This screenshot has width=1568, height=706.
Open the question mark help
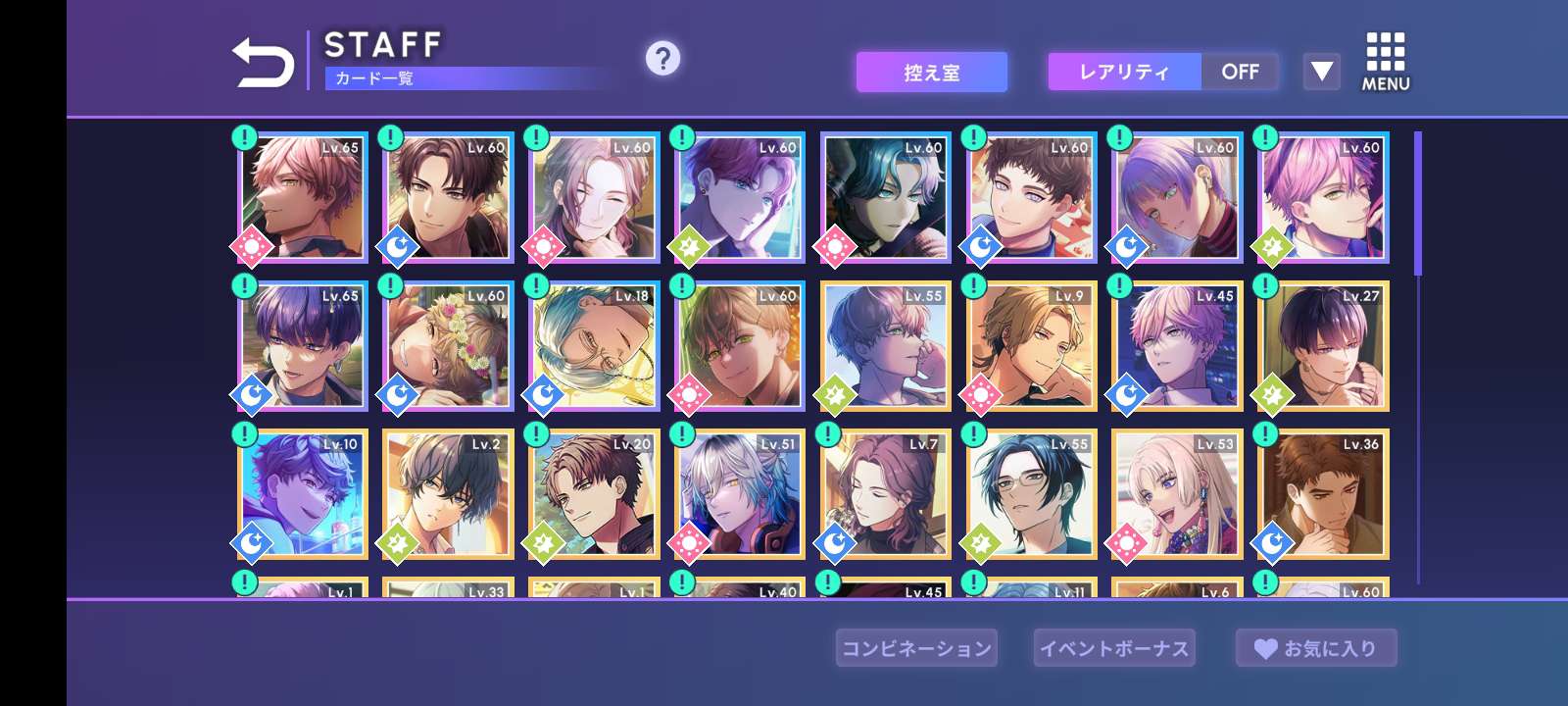pos(662,59)
